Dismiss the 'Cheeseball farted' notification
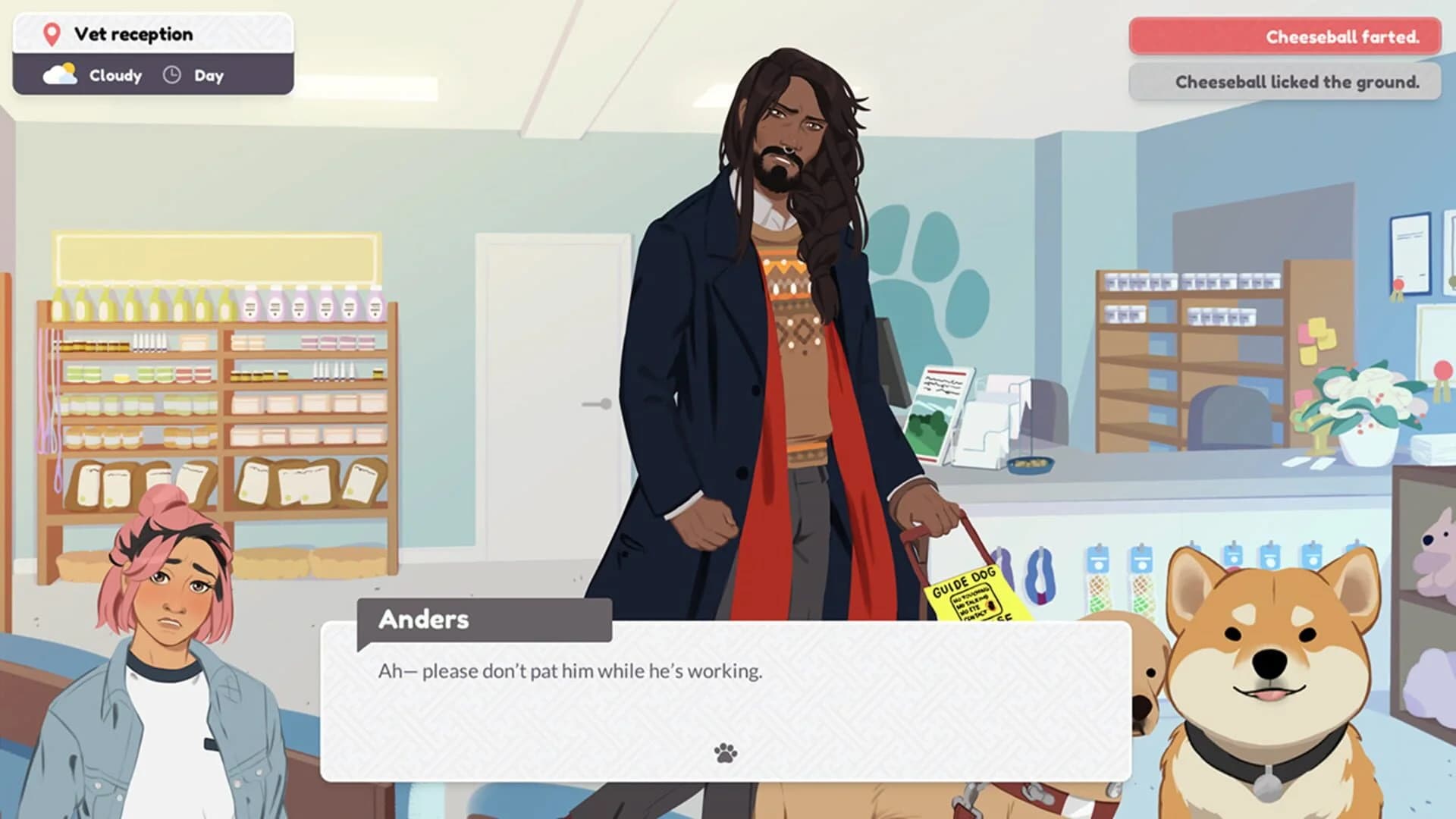 1285,36
